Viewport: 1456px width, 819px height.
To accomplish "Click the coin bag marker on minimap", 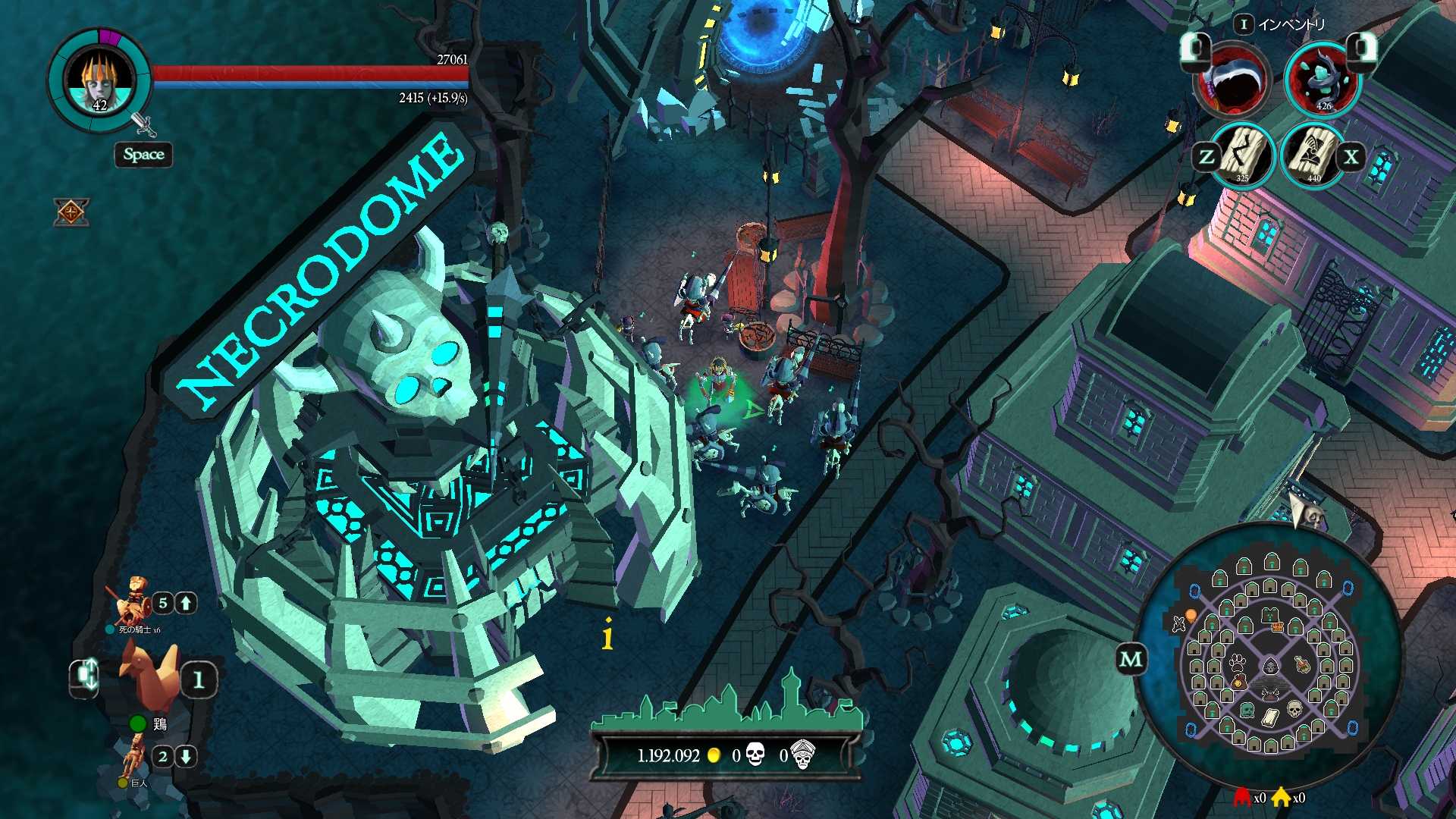I will pyautogui.click(x=1238, y=682).
